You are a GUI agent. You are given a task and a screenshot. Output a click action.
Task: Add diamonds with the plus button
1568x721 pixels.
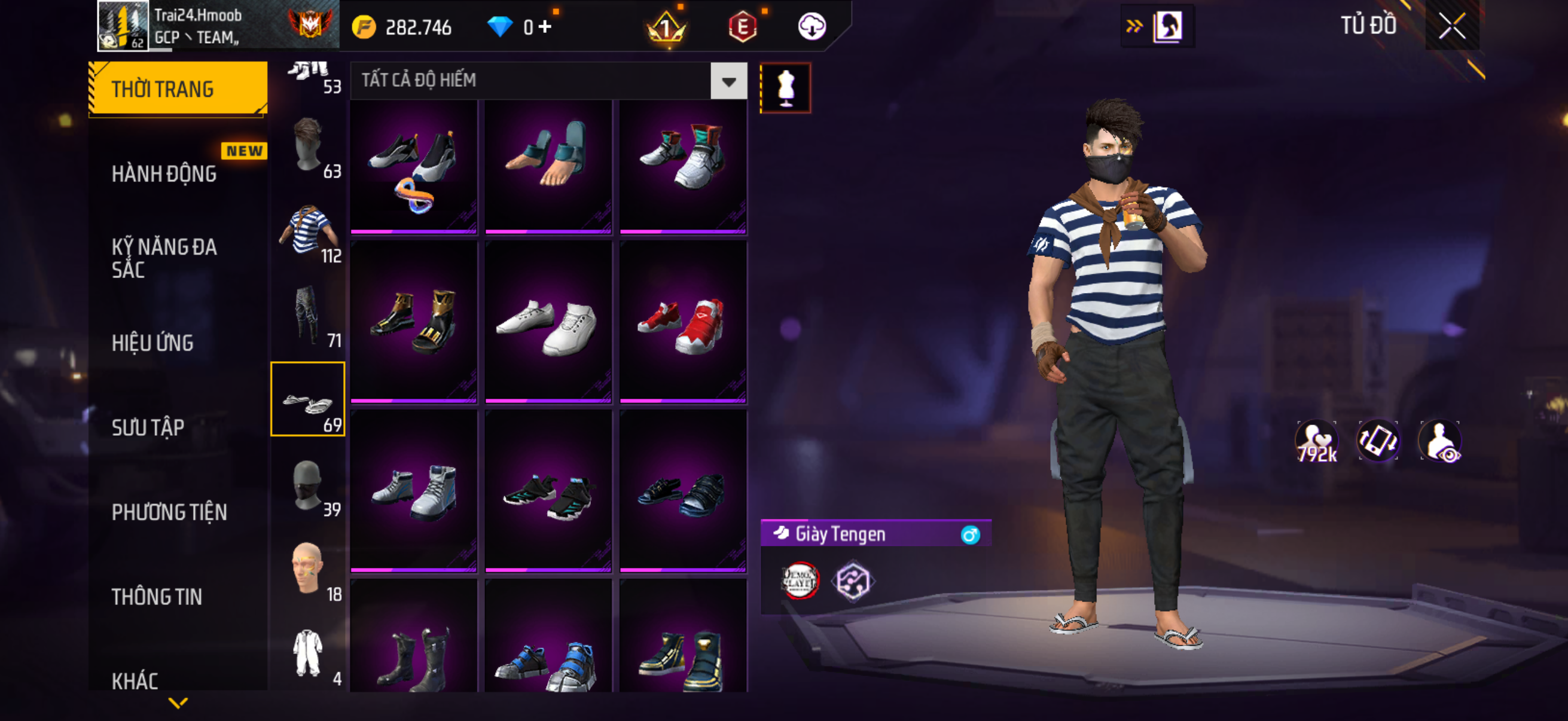pos(545,27)
